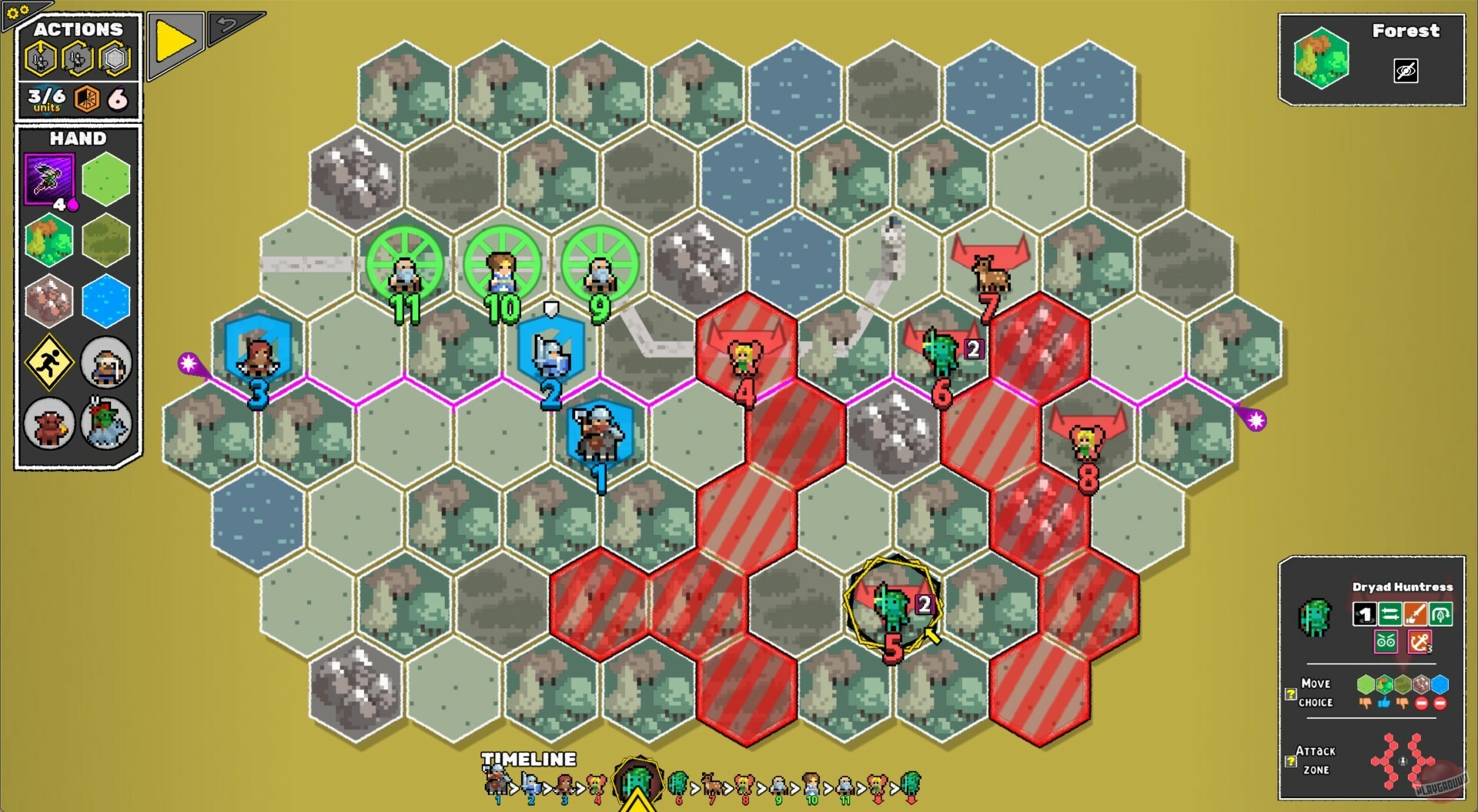
Task: Toggle the Forest tile visibility eye icon
Action: pyautogui.click(x=1407, y=69)
